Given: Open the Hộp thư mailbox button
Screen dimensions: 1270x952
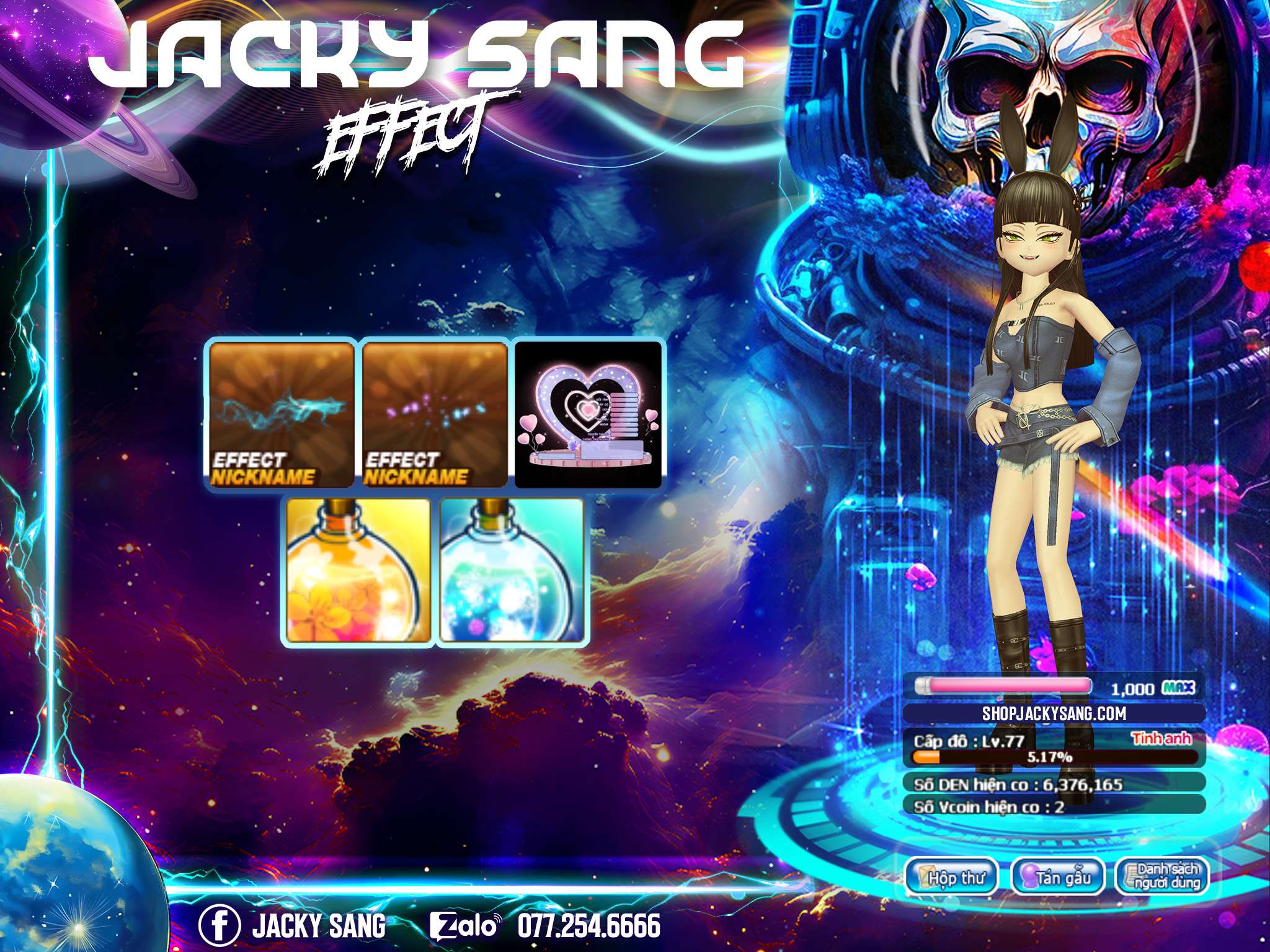Looking at the screenshot, I should pos(951,877).
